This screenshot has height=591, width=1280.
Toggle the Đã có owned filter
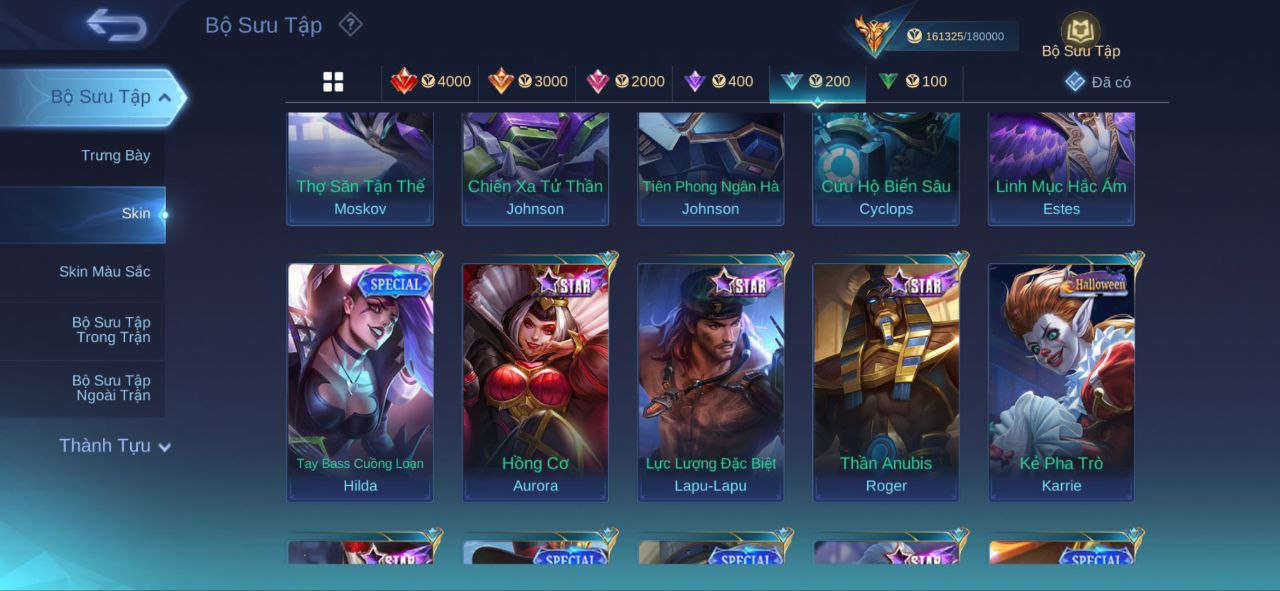[x=1098, y=82]
